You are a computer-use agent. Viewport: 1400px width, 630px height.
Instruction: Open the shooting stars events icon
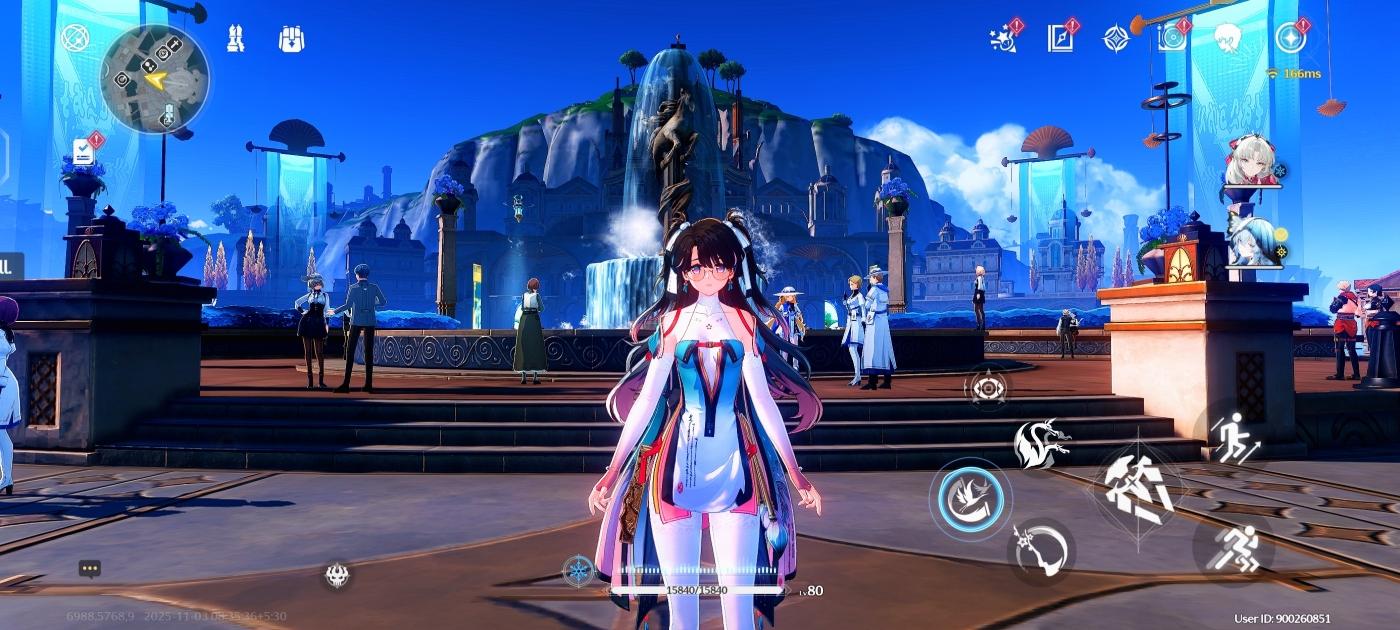(1003, 38)
